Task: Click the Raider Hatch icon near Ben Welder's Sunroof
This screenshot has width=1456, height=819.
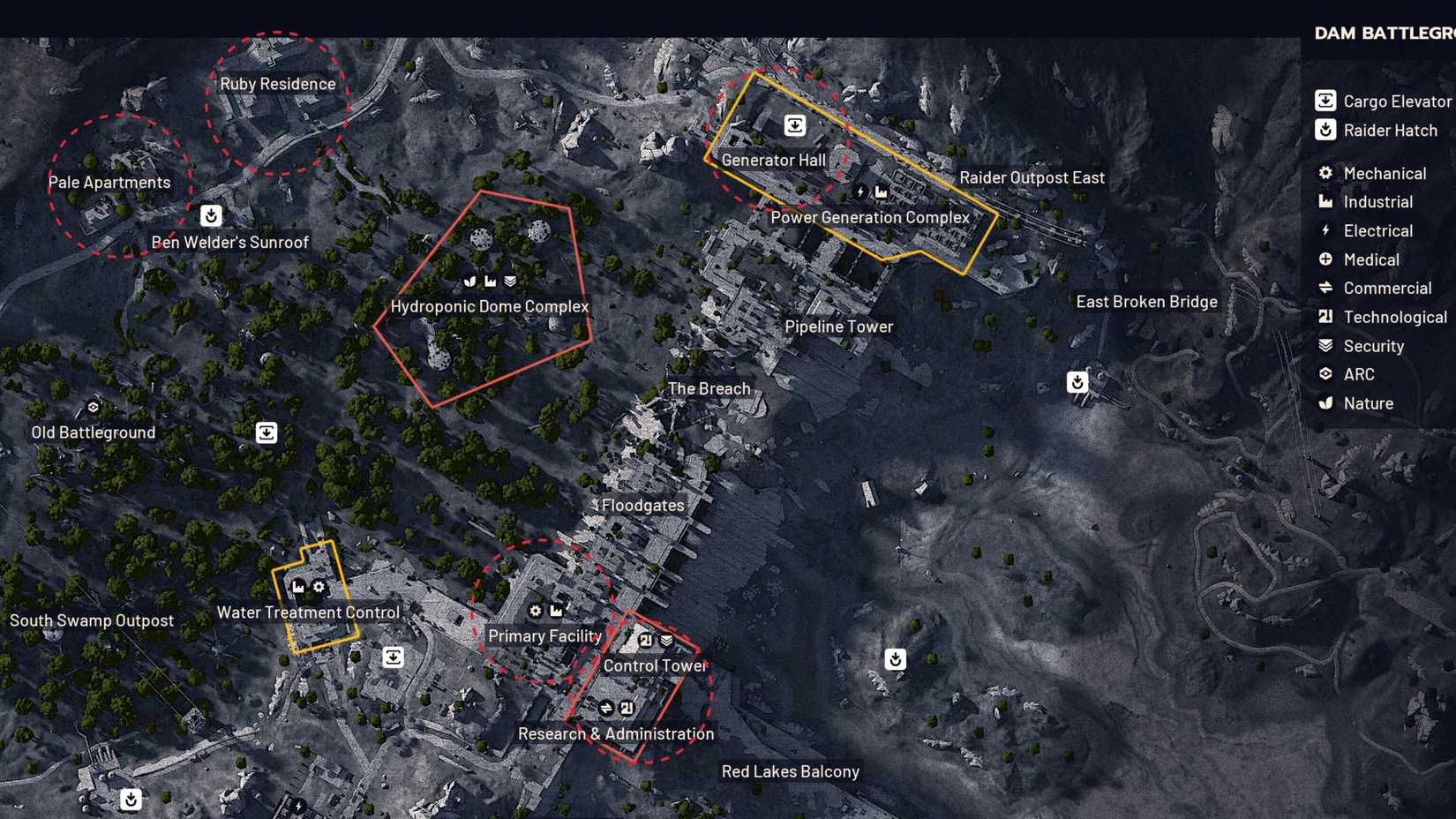Action: point(210,215)
